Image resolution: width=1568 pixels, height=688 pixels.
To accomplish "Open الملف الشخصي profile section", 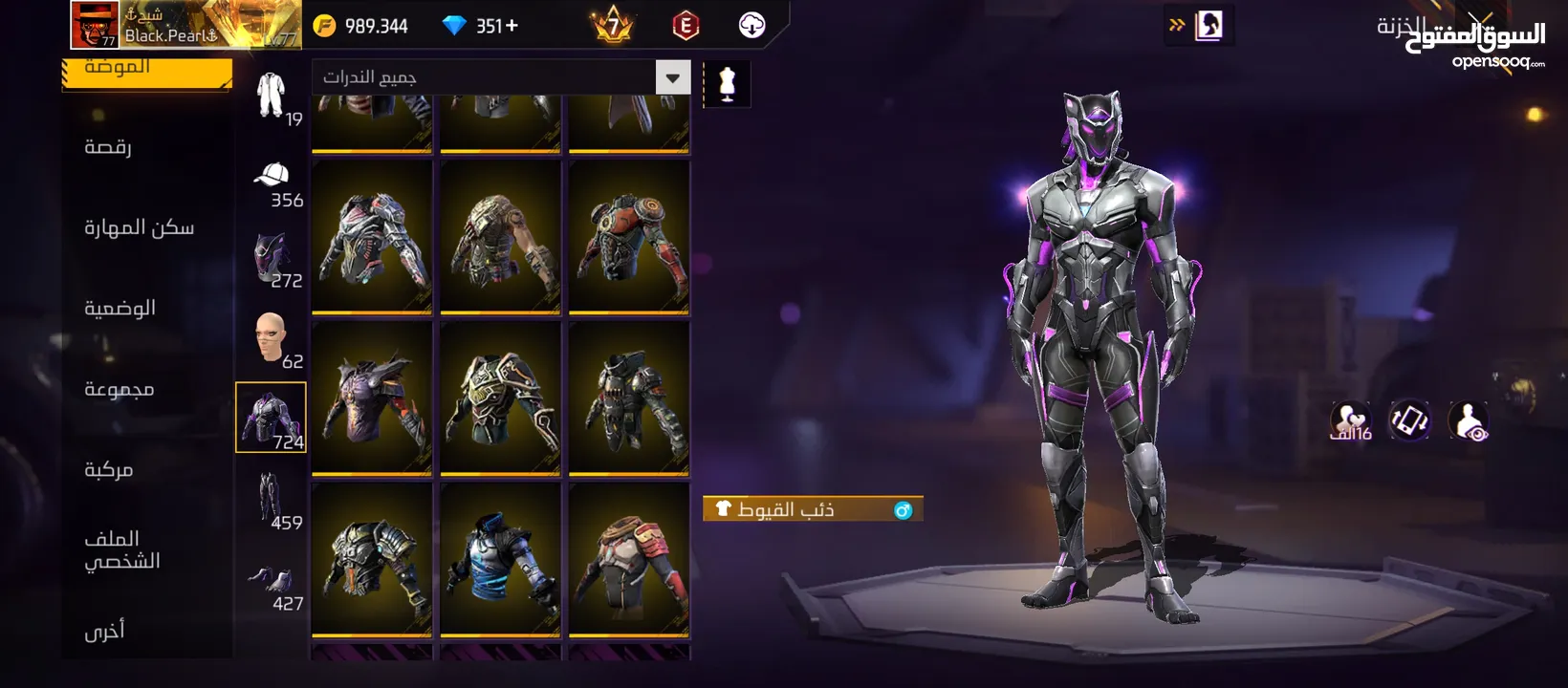I will point(121,550).
